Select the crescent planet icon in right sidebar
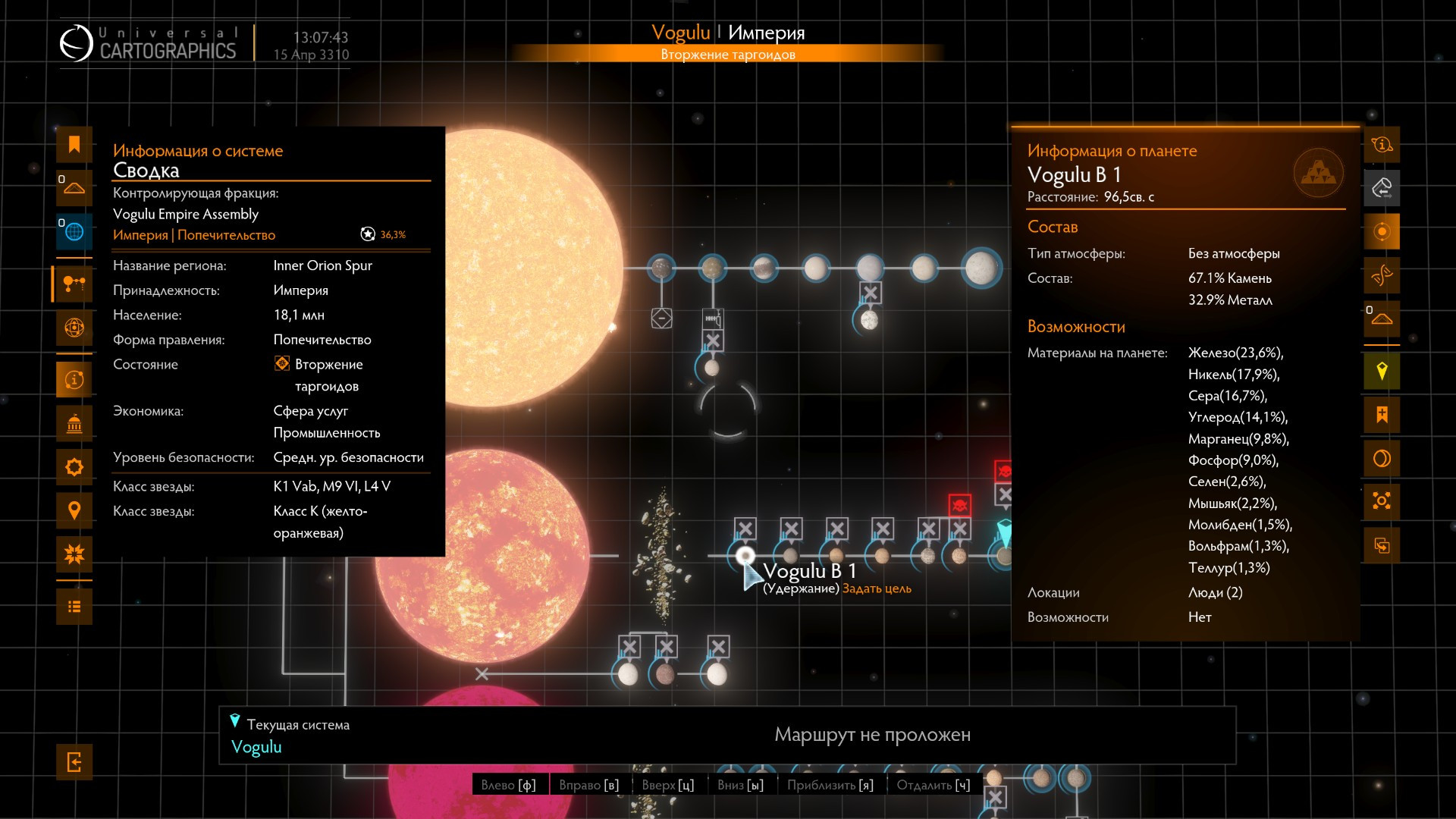The image size is (1456, 819). (x=1382, y=458)
